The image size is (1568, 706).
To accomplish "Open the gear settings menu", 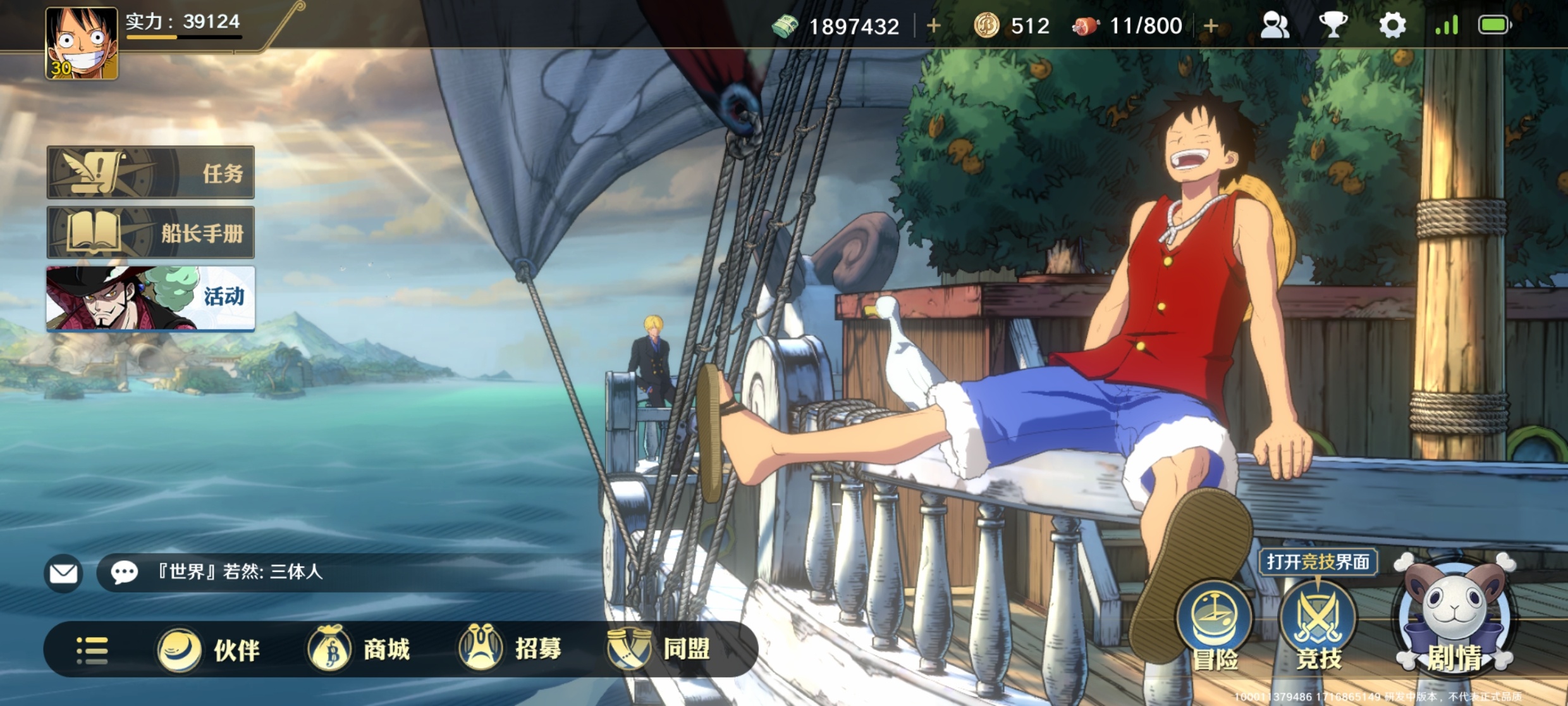I will click(x=1392, y=26).
